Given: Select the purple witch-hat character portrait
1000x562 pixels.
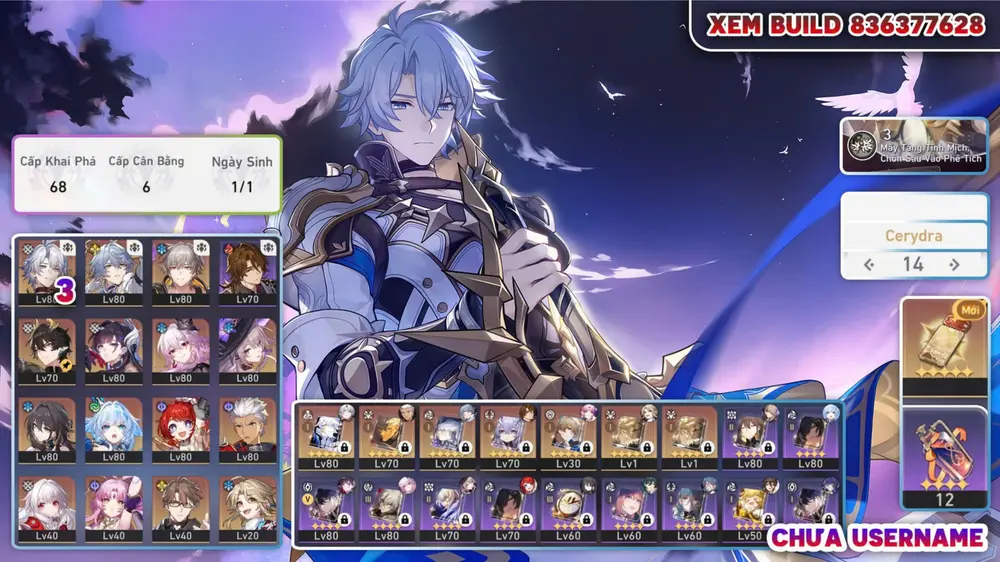Looking at the screenshot, I should pyautogui.click(x=247, y=346).
